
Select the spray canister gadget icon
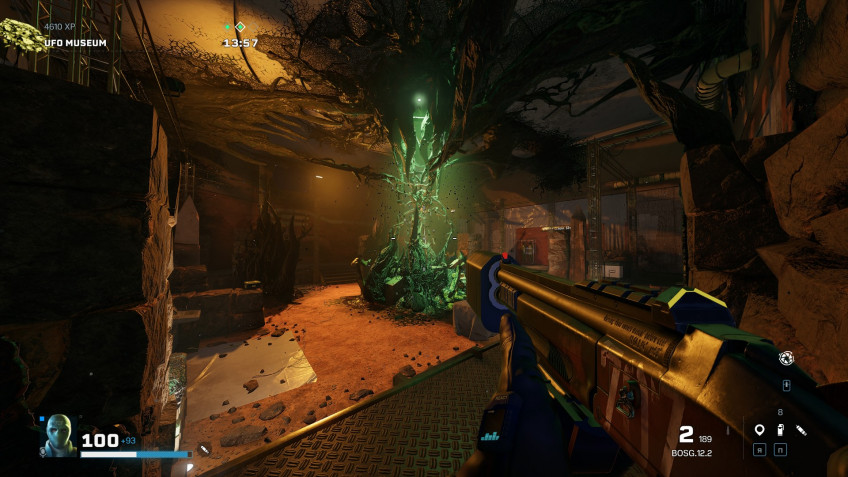pos(780,430)
